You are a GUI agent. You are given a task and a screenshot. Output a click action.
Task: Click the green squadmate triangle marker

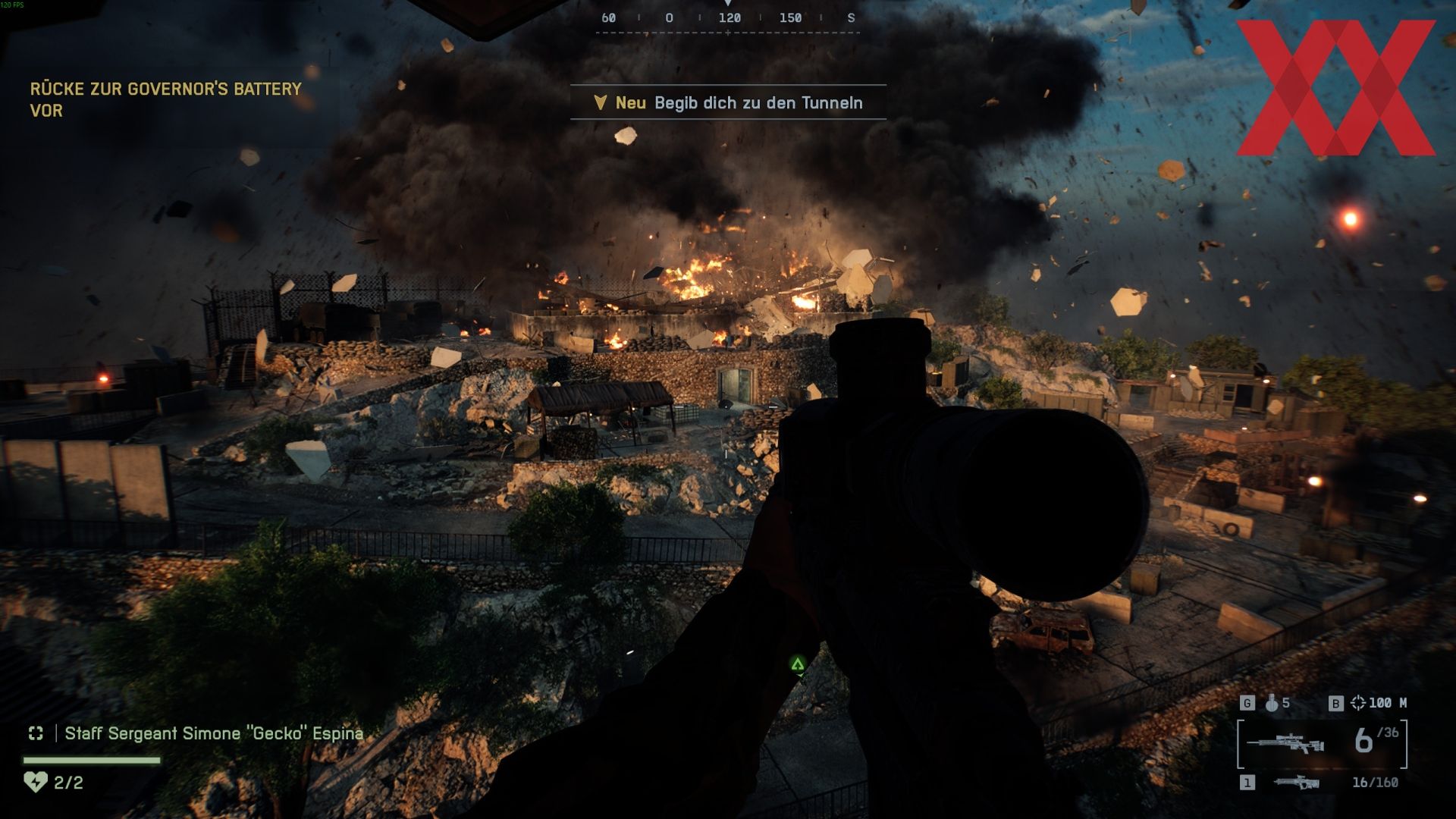pos(797,664)
